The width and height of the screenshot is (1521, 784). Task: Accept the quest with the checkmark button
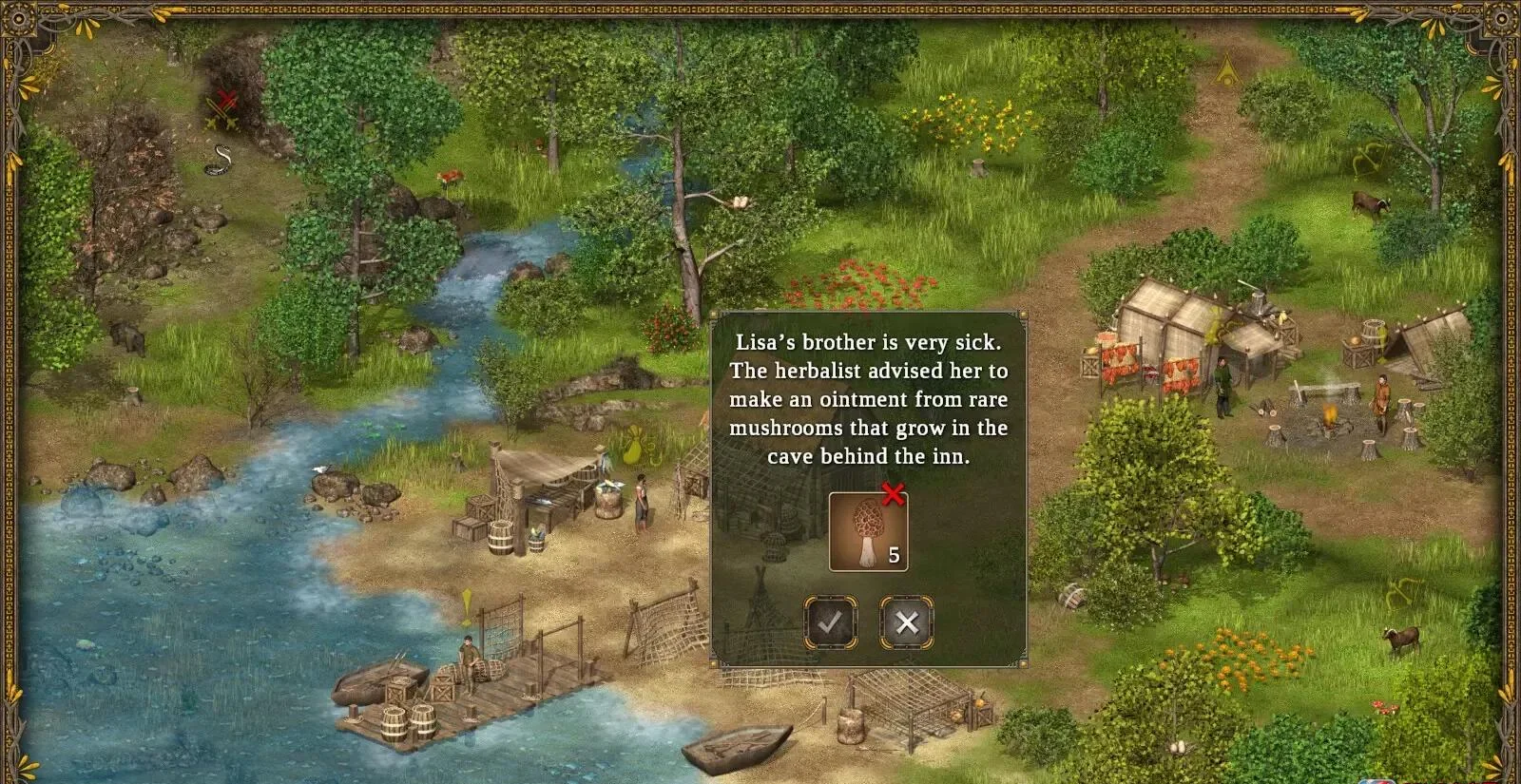coord(831,622)
